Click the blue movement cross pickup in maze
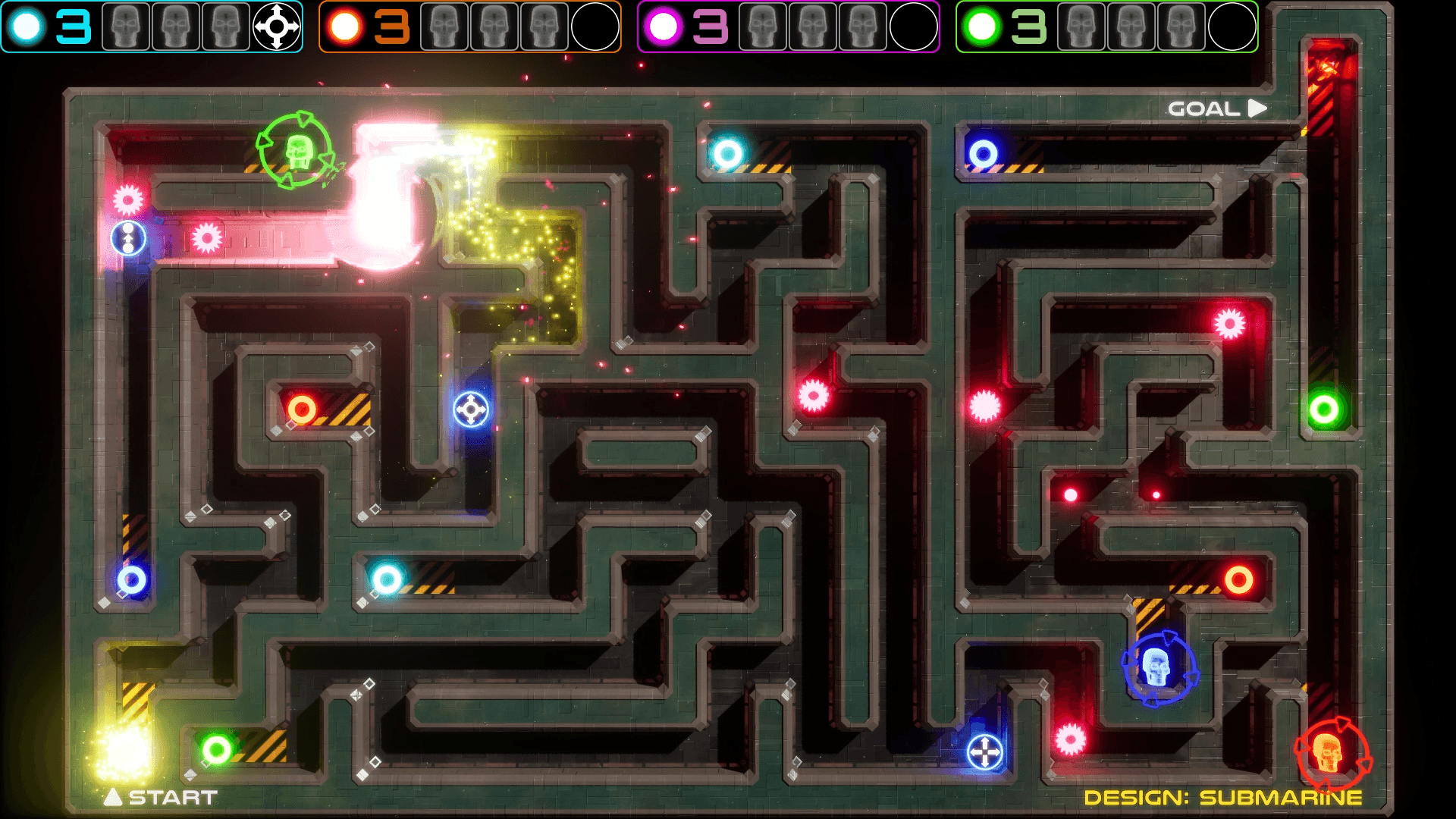The image size is (1456, 819). [x=471, y=410]
